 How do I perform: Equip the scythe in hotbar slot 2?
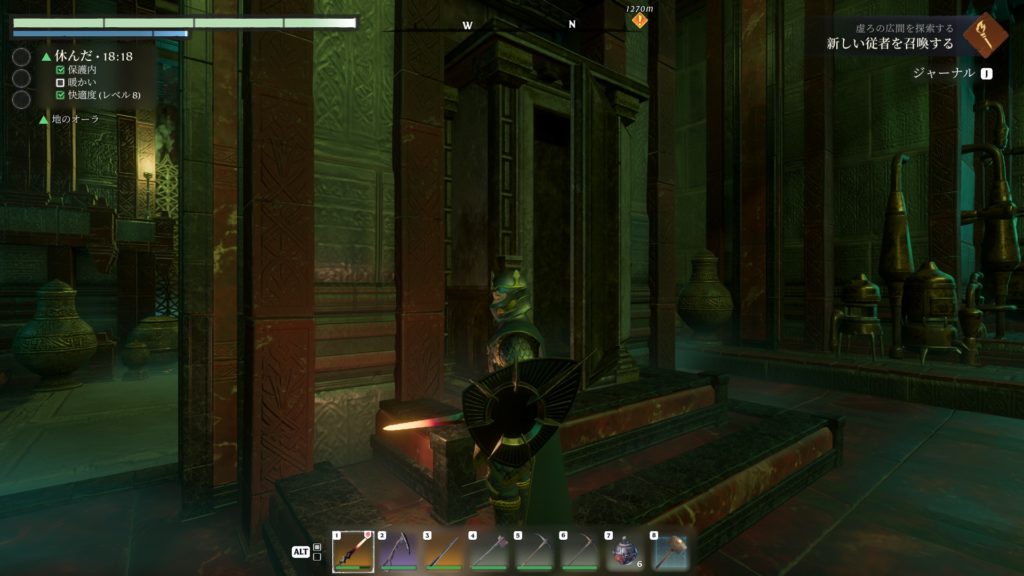coord(399,552)
